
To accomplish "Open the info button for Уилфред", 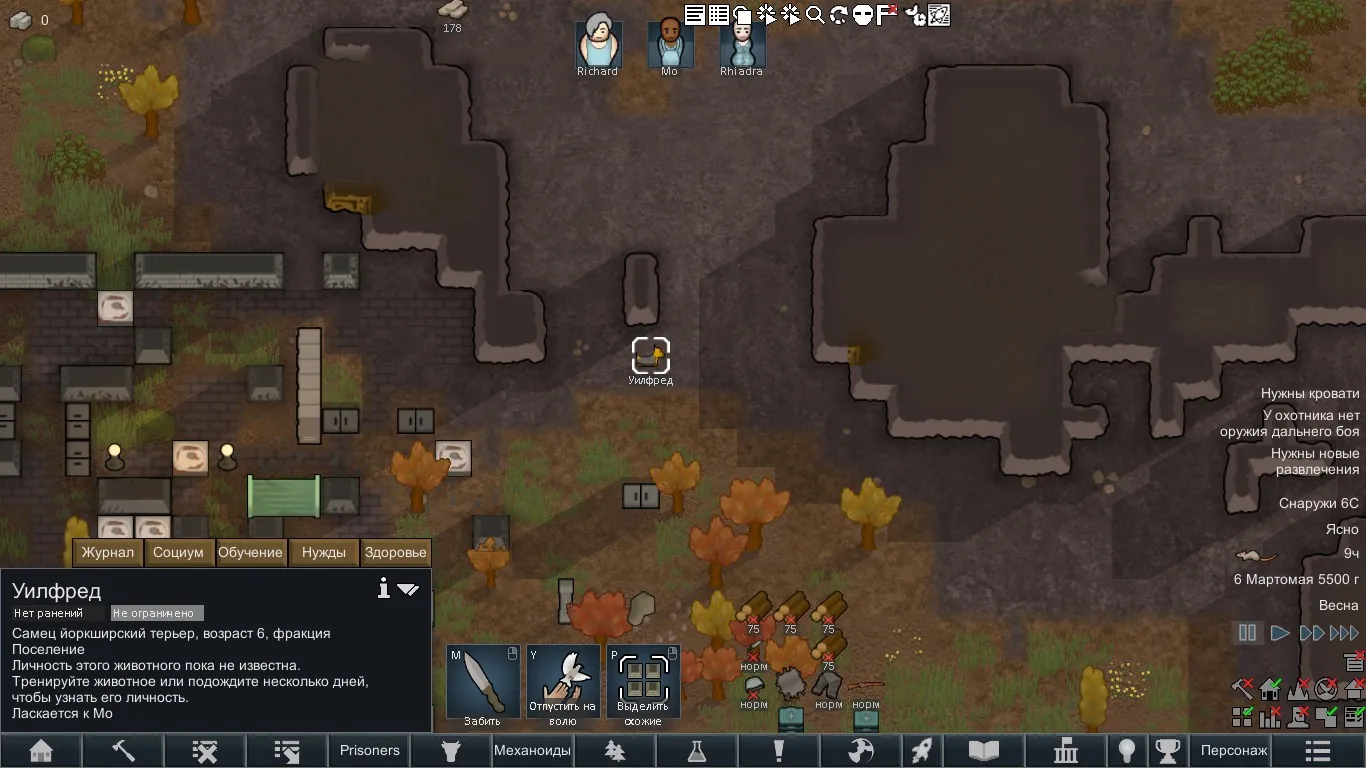I will tap(383, 589).
